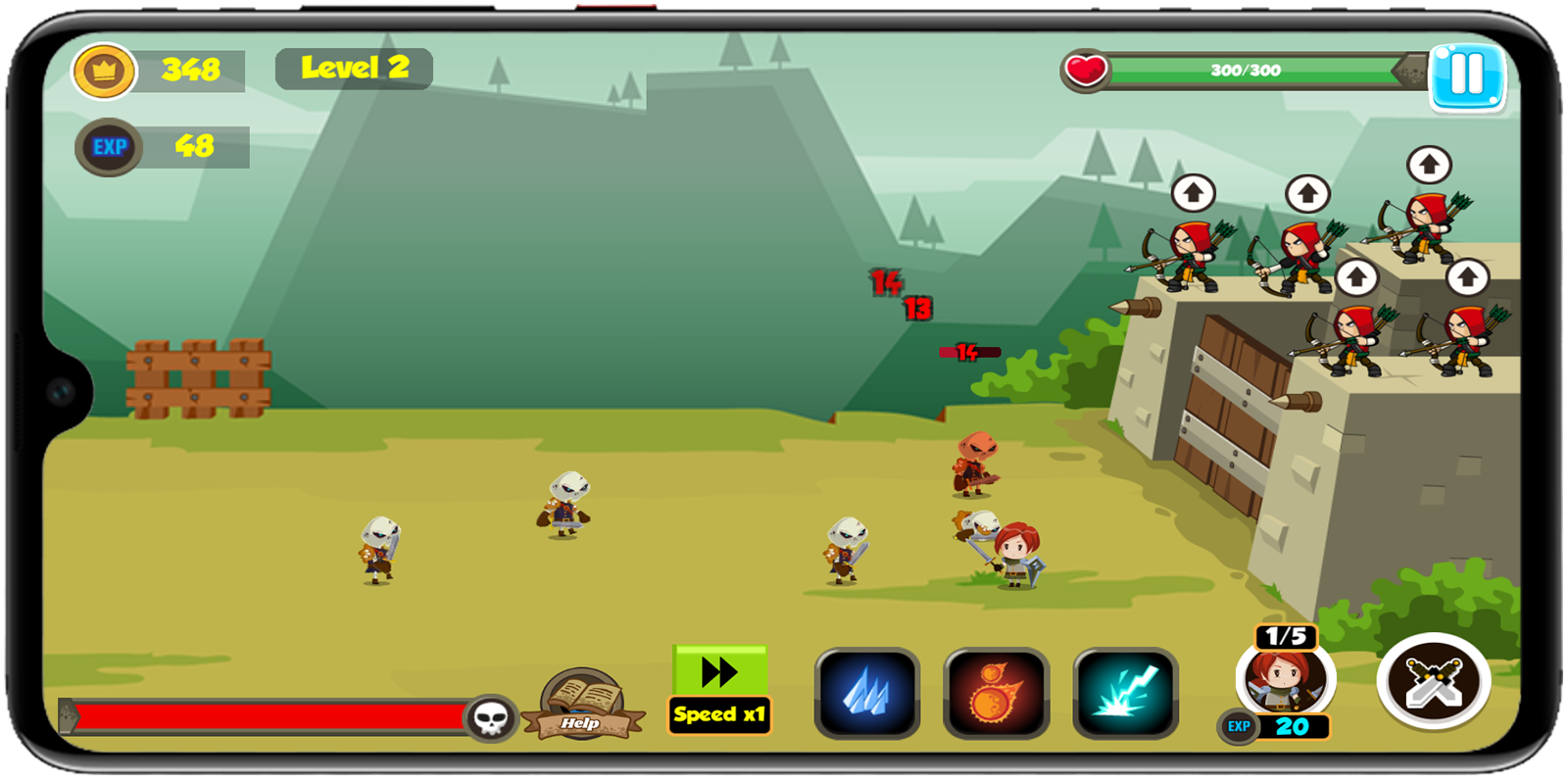Summon the hero unit showing 1/5
1568x784 pixels.
point(1285,679)
